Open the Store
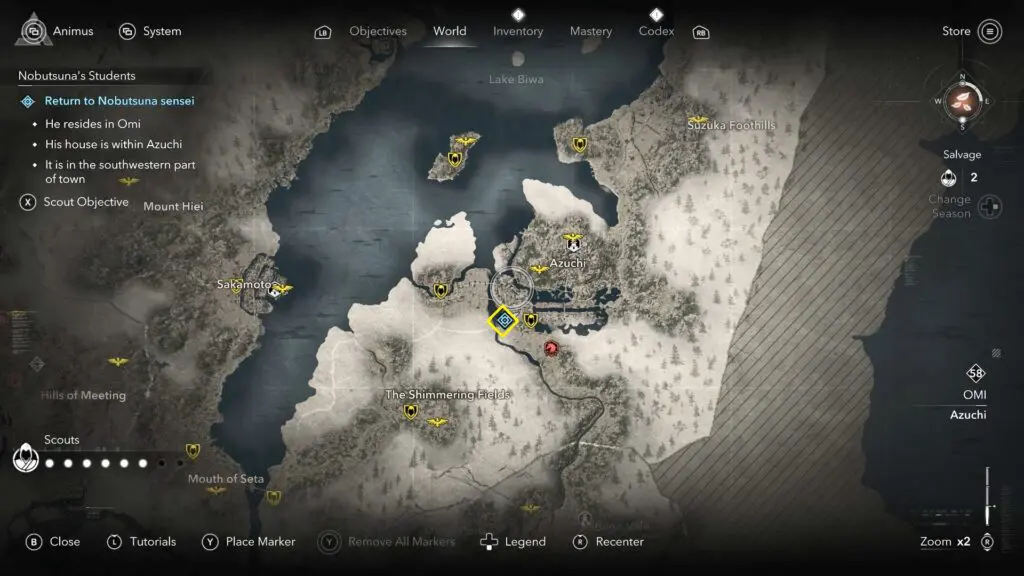The width and height of the screenshot is (1024, 576). 972,31
